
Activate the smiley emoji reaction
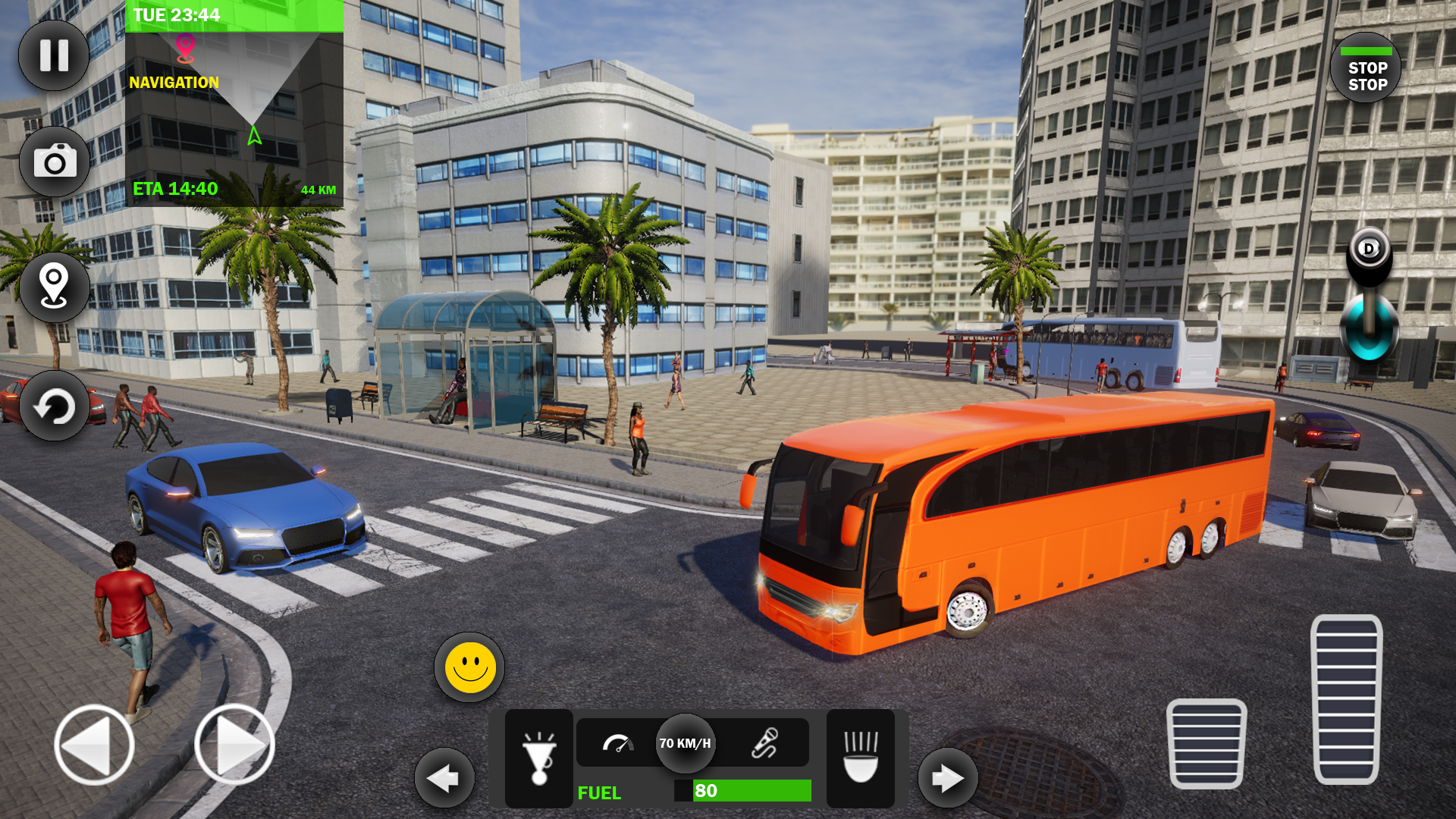tap(468, 666)
